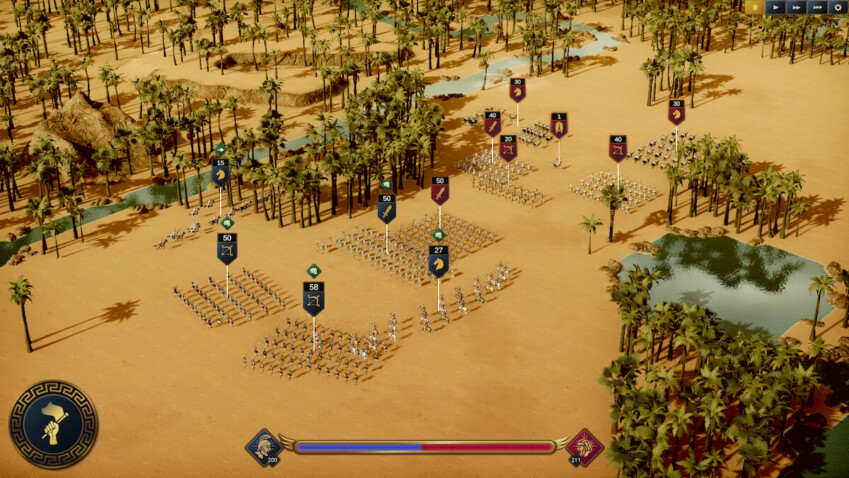Pick the red swordsmen banner showing 40
The height and width of the screenshot is (478, 849).
pyautogui.click(x=492, y=123)
